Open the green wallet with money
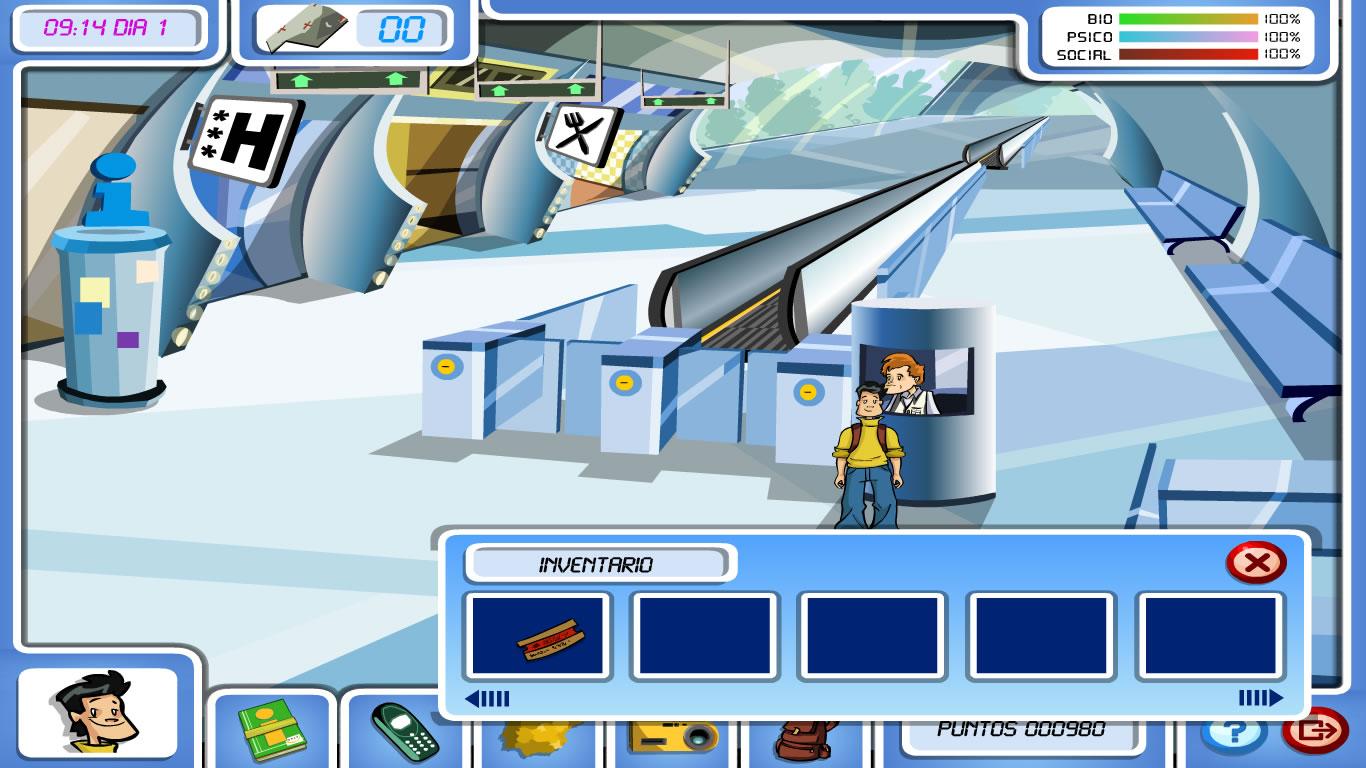The height and width of the screenshot is (768, 1366). click(271, 731)
